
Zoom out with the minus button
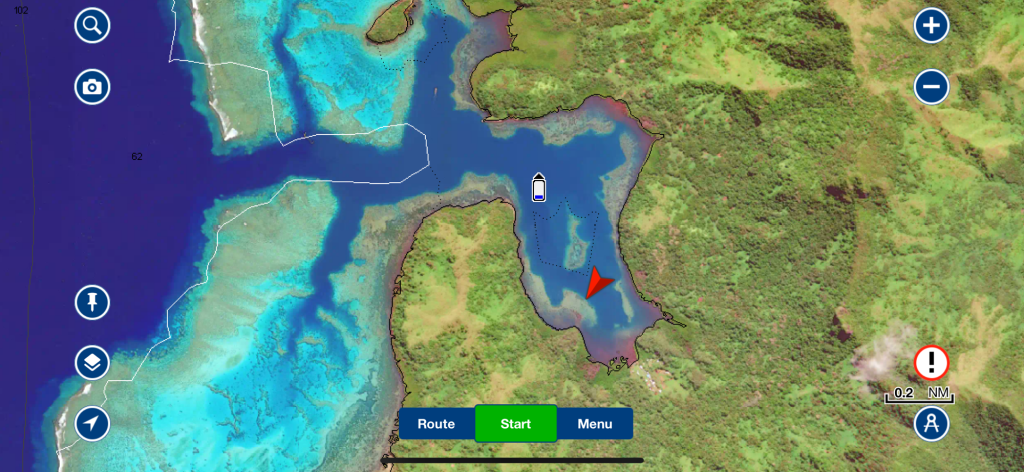point(931,87)
